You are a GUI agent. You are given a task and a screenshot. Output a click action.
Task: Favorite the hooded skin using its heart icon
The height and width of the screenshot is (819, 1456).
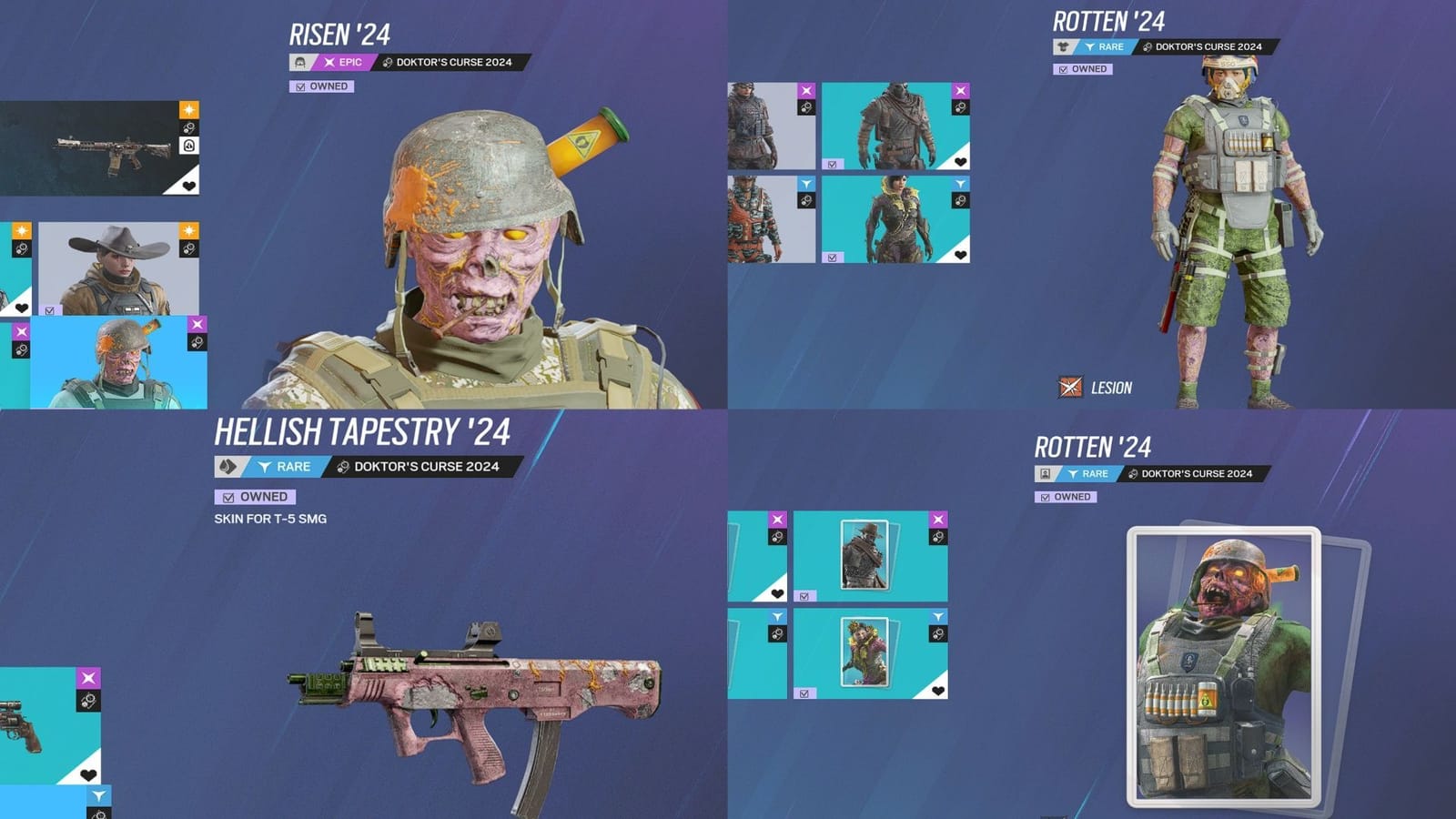coord(961,162)
